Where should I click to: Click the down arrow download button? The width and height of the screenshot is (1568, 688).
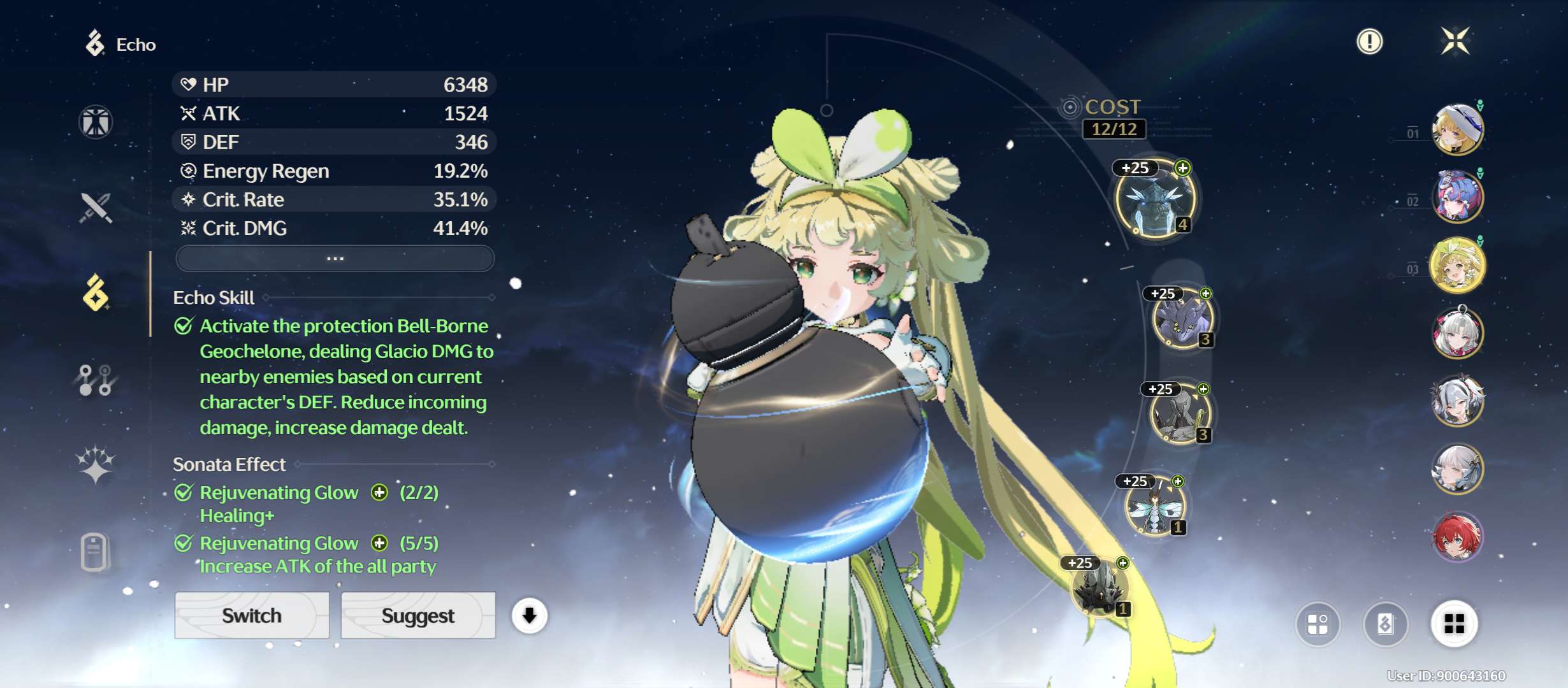(x=529, y=615)
